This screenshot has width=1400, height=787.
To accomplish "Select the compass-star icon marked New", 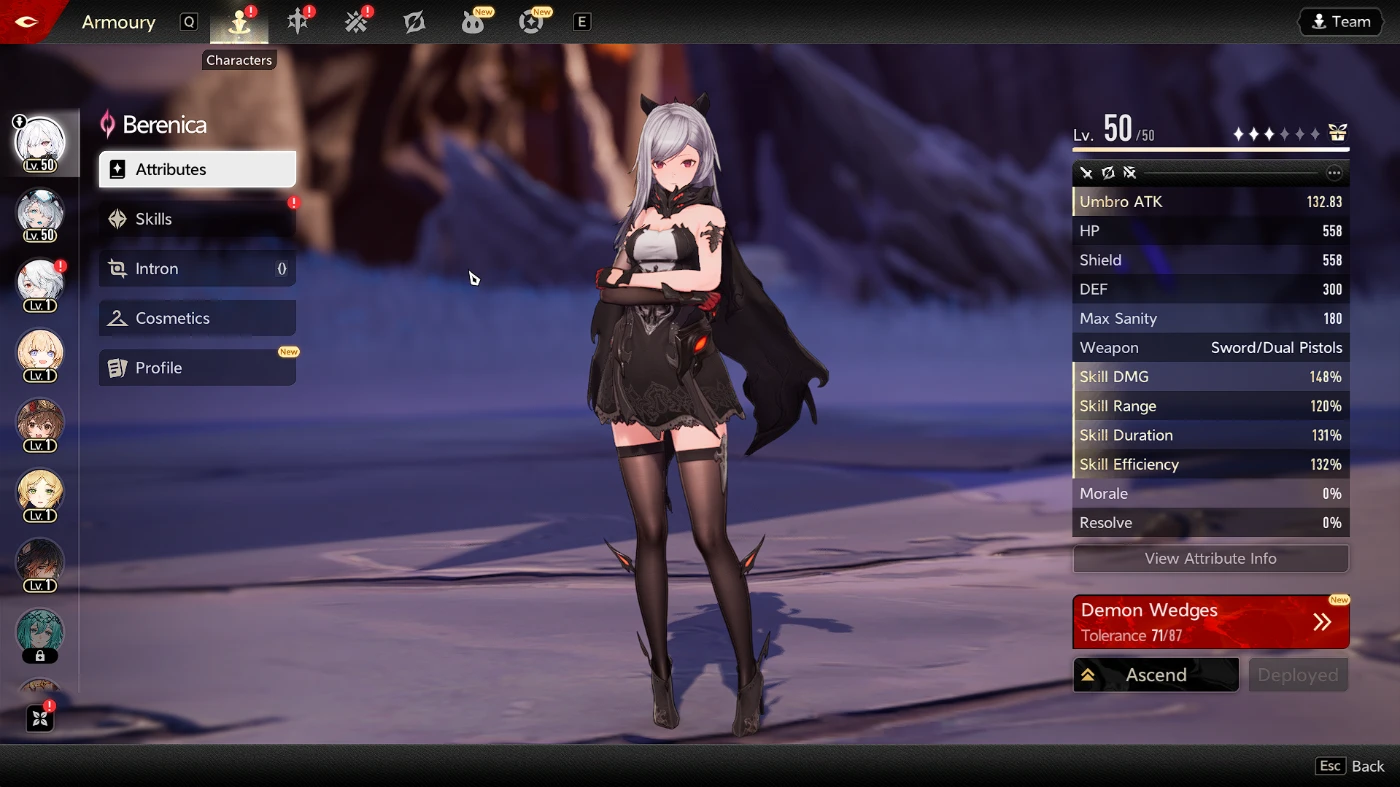I will [x=531, y=21].
